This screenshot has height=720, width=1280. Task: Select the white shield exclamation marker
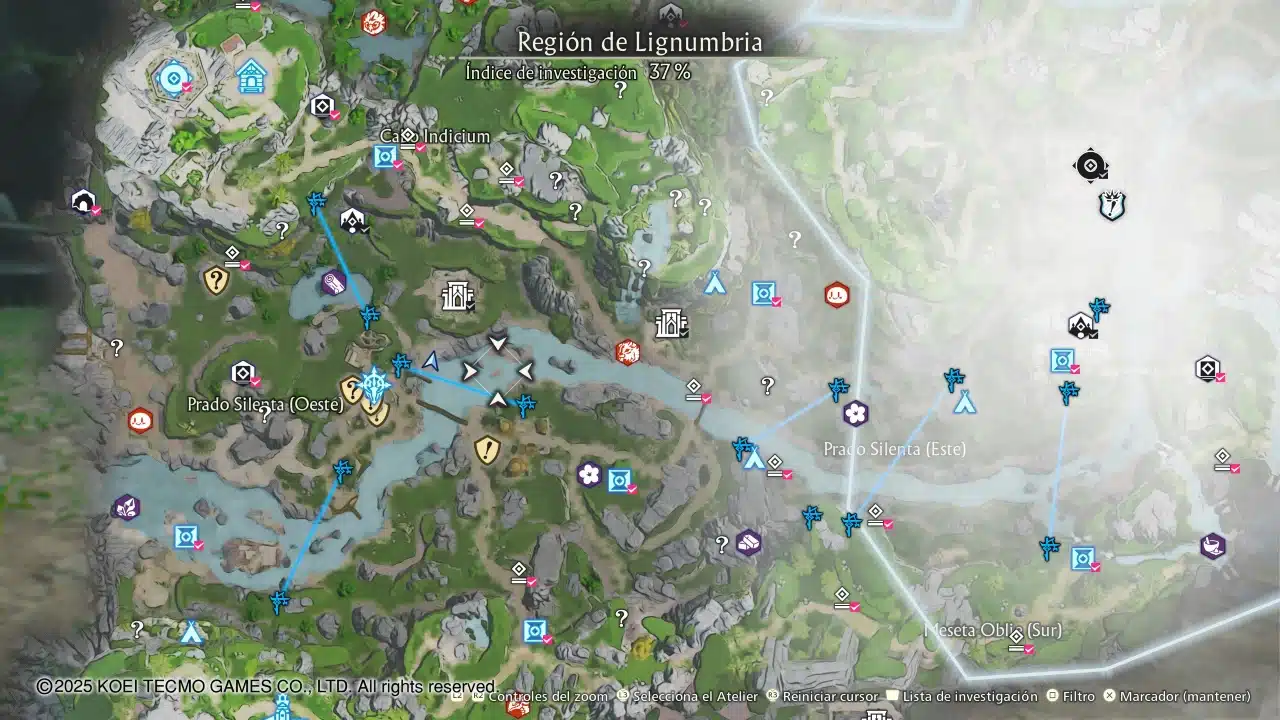pos(1111,206)
